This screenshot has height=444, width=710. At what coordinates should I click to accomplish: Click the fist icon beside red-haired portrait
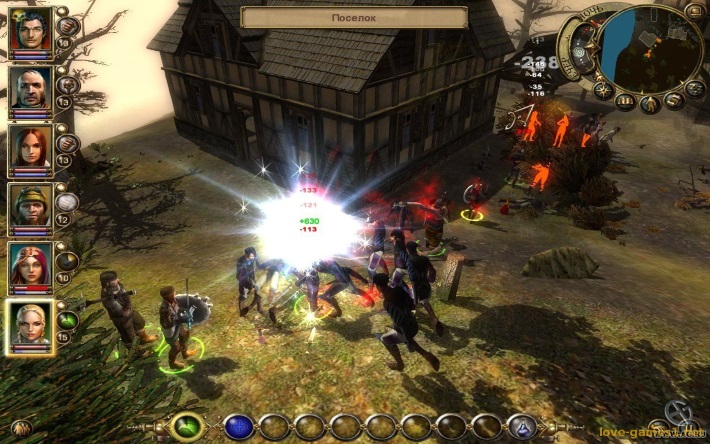(x=68, y=142)
